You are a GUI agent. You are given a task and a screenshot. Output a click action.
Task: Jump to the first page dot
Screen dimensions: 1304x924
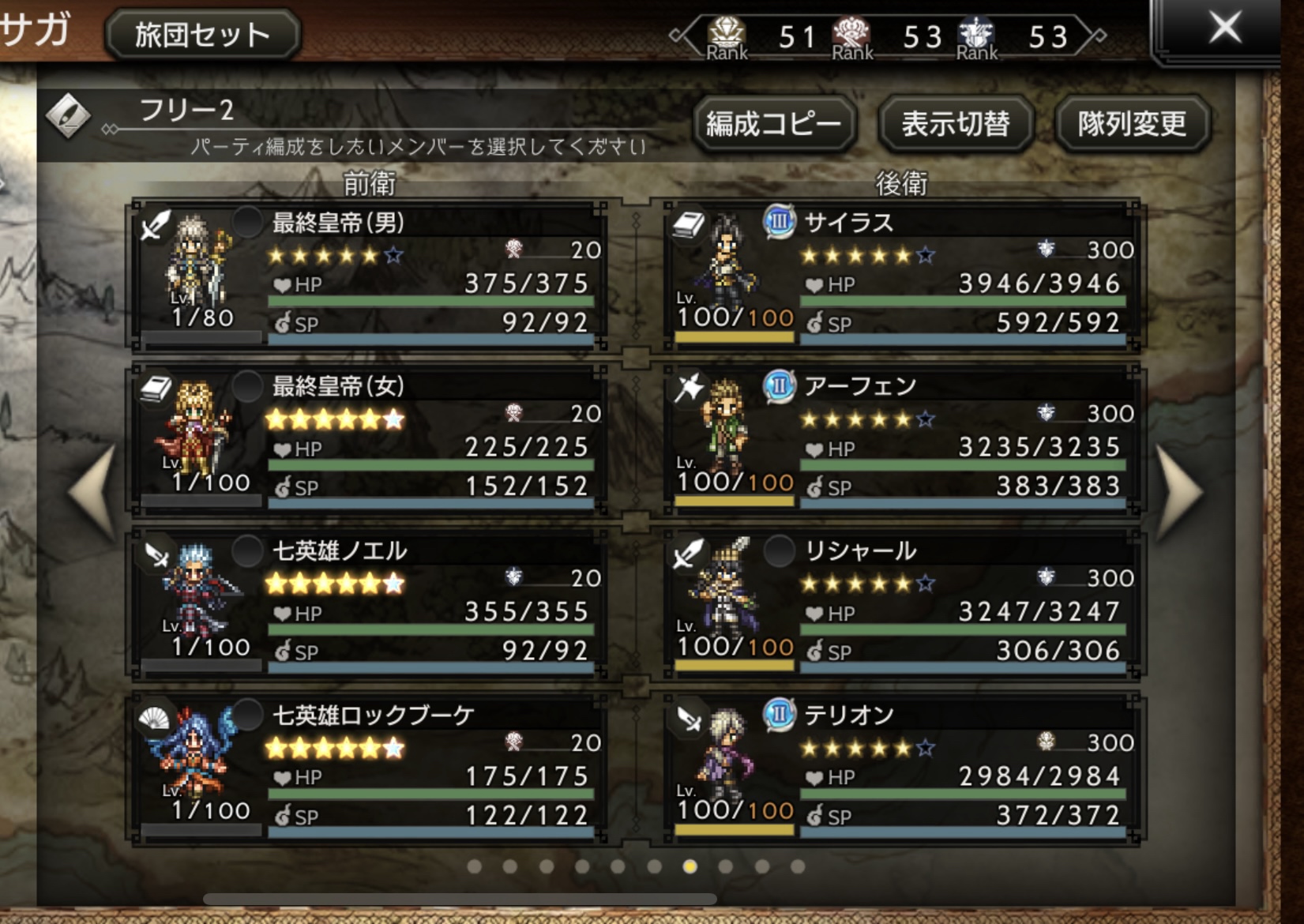click(474, 867)
